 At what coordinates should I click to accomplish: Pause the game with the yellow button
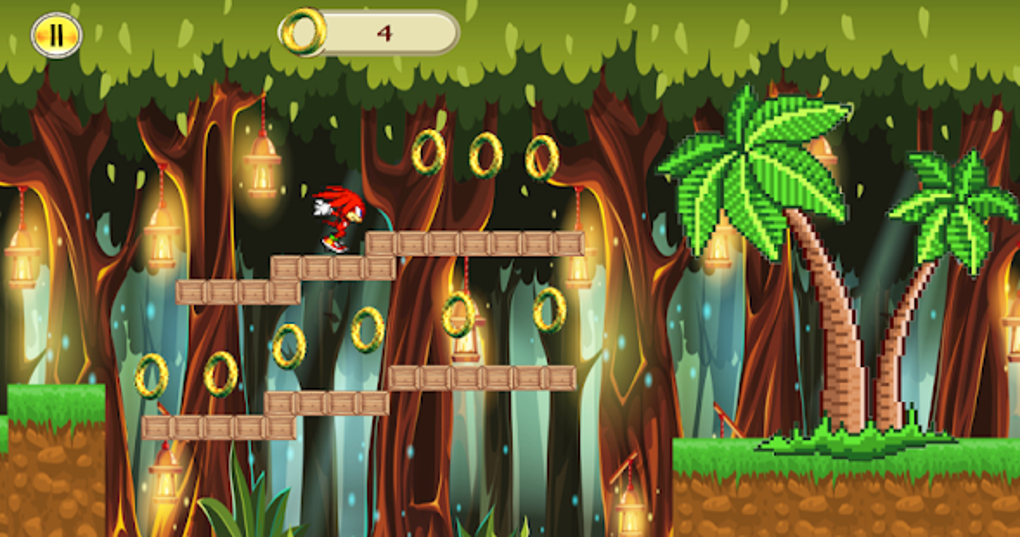56,35
